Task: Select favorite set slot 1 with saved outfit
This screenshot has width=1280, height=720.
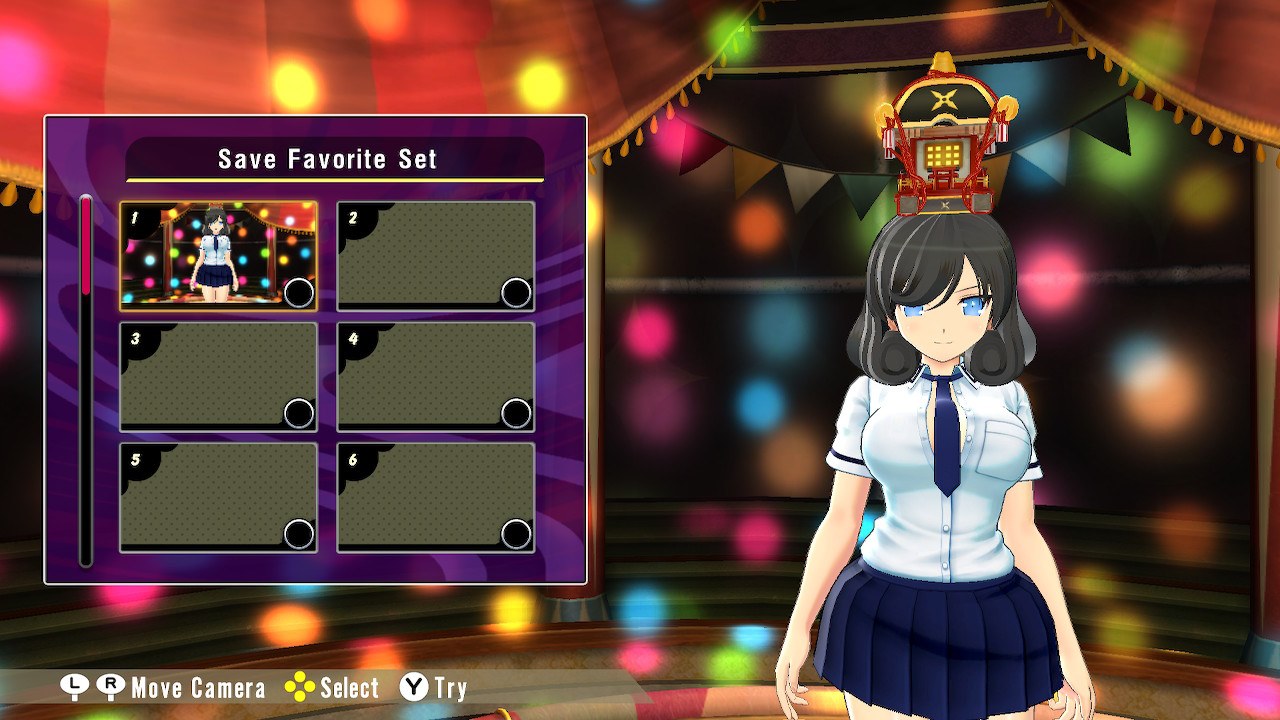Action: 219,256
